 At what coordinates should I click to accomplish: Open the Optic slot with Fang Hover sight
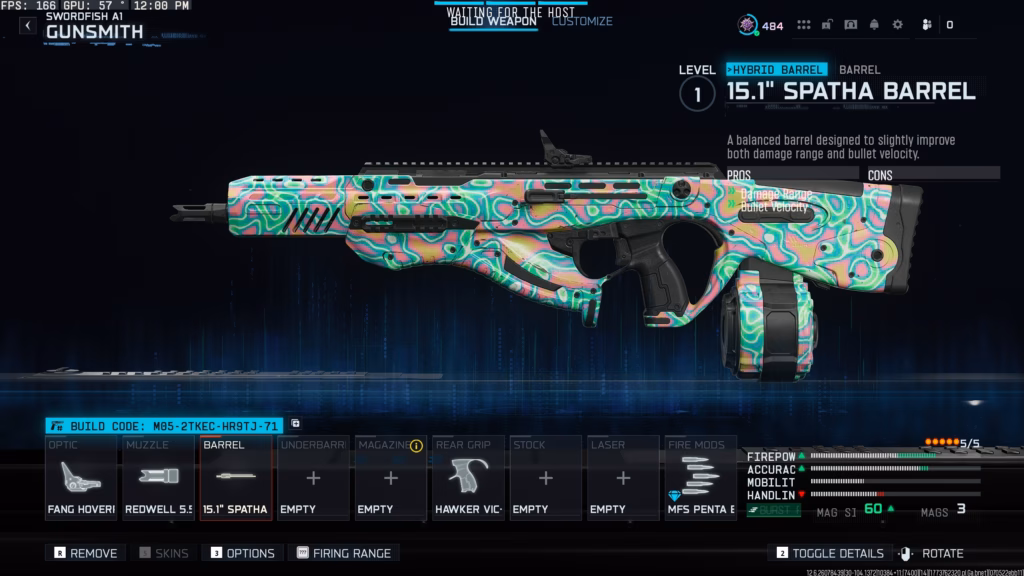(x=81, y=478)
